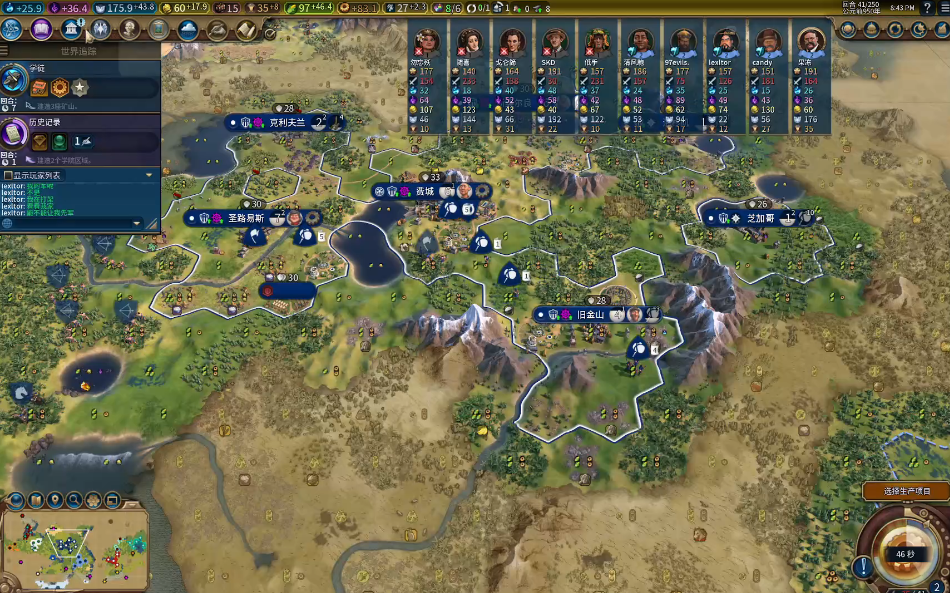This screenshot has width=950, height=593.
Task: Click the minimap
Action: 75,545
